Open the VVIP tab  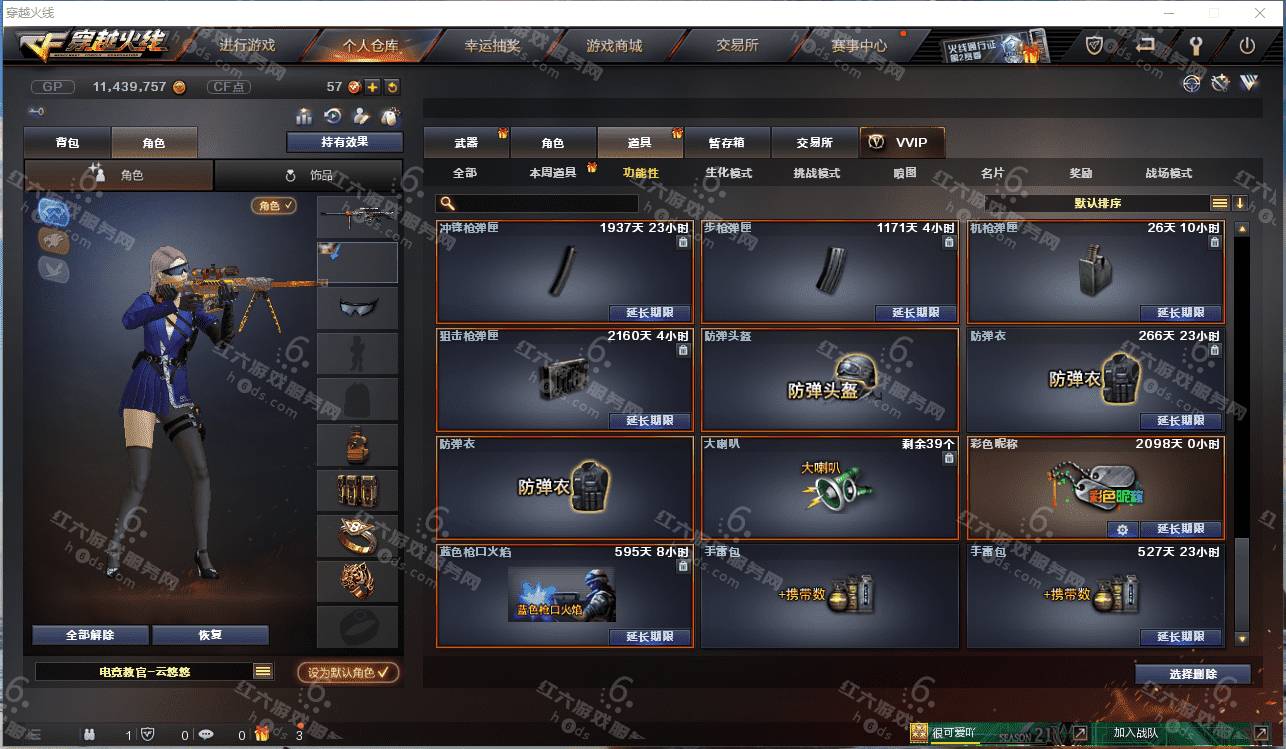(901, 142)
